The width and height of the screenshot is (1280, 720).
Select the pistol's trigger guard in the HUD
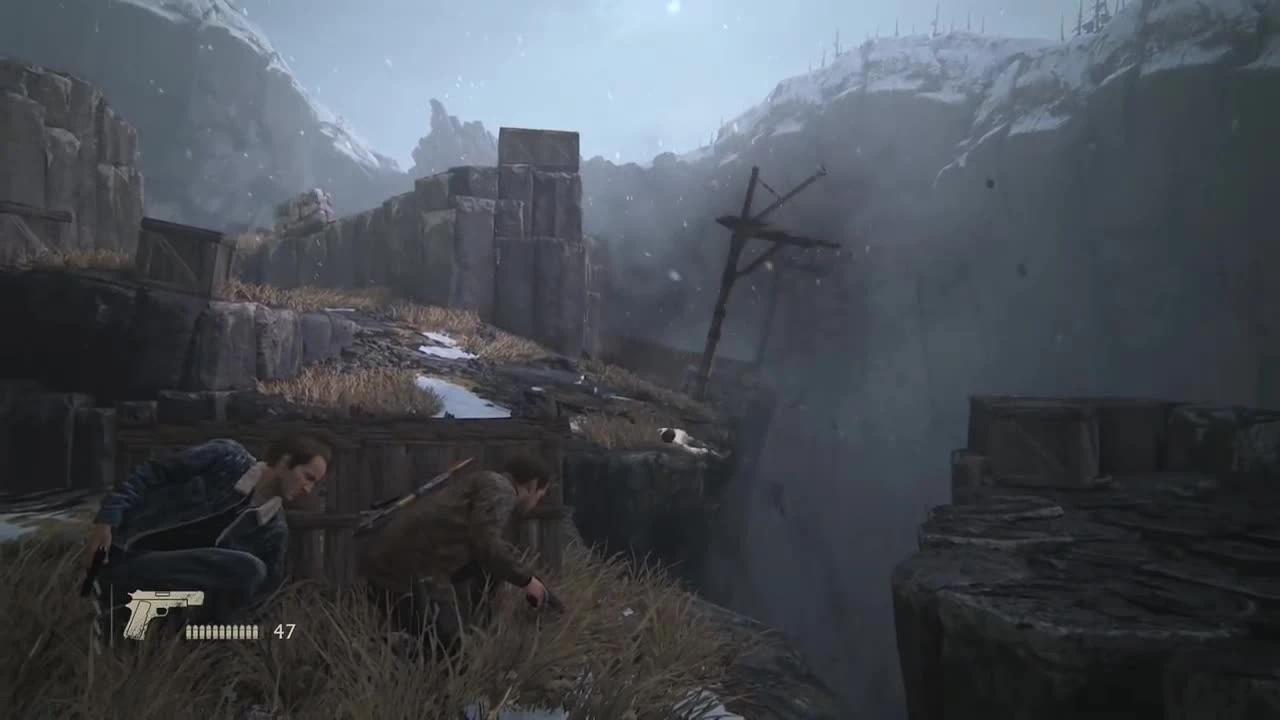coord(163,611)
